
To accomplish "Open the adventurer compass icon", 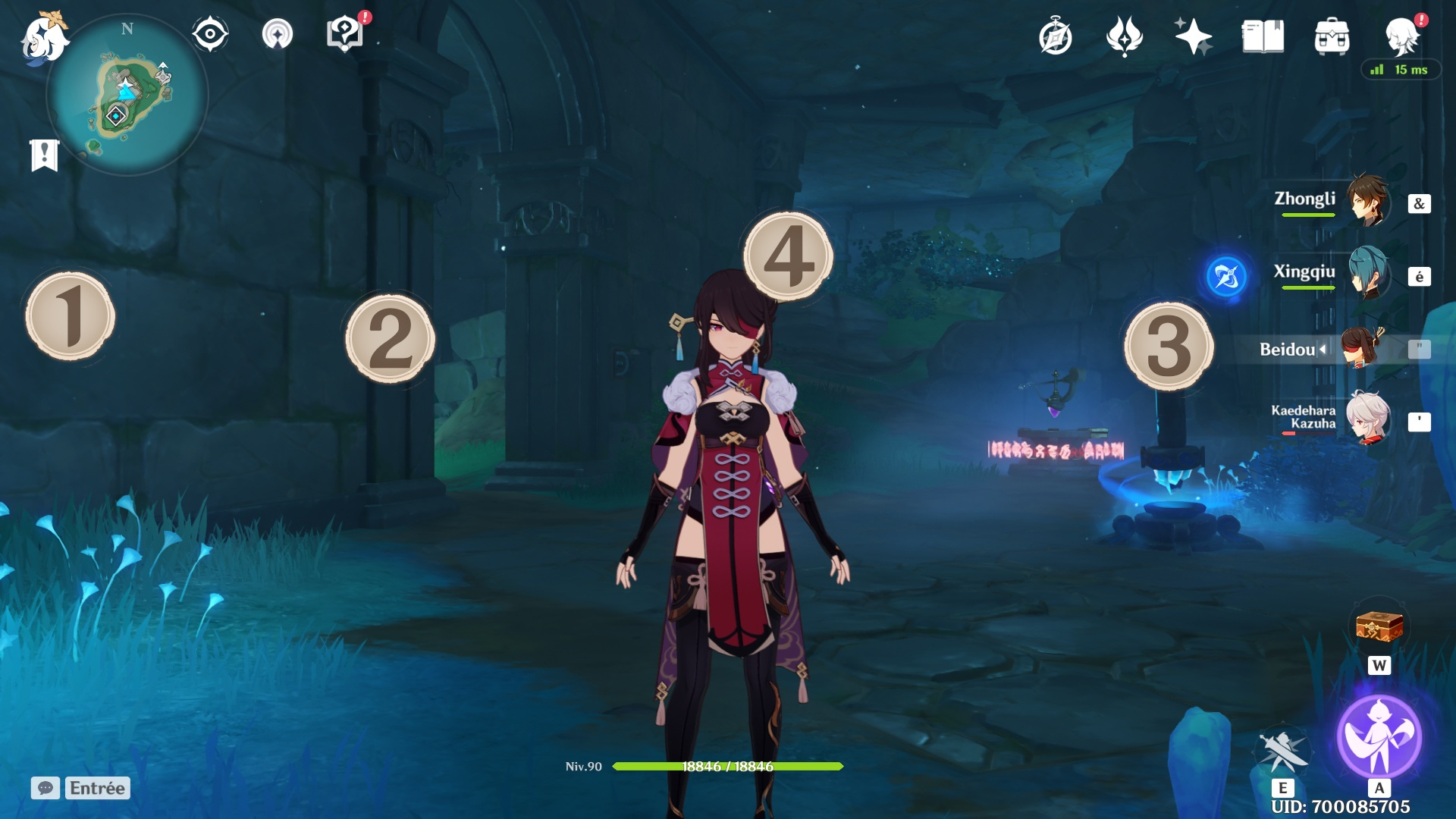I will 1055,37.
